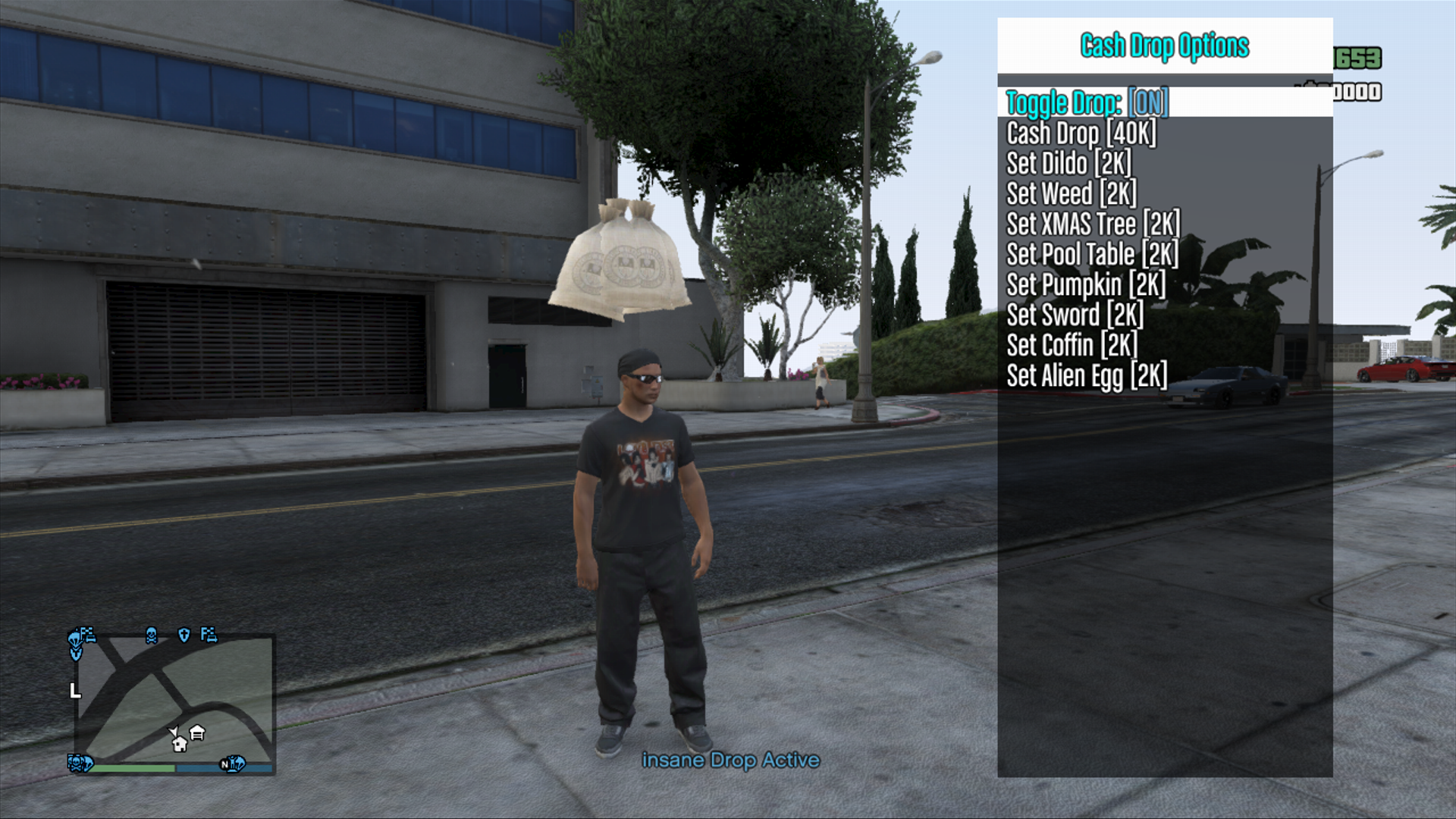Select Set Pool Table [2K]
Image resolution: width=1456 pixels, height=819 pixels.
(x=1092, y=255)
